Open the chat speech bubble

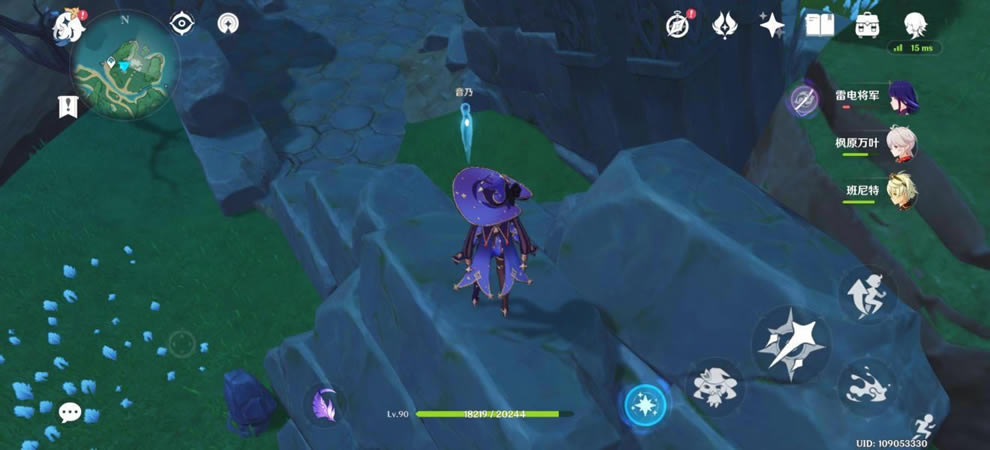(69, 411)
